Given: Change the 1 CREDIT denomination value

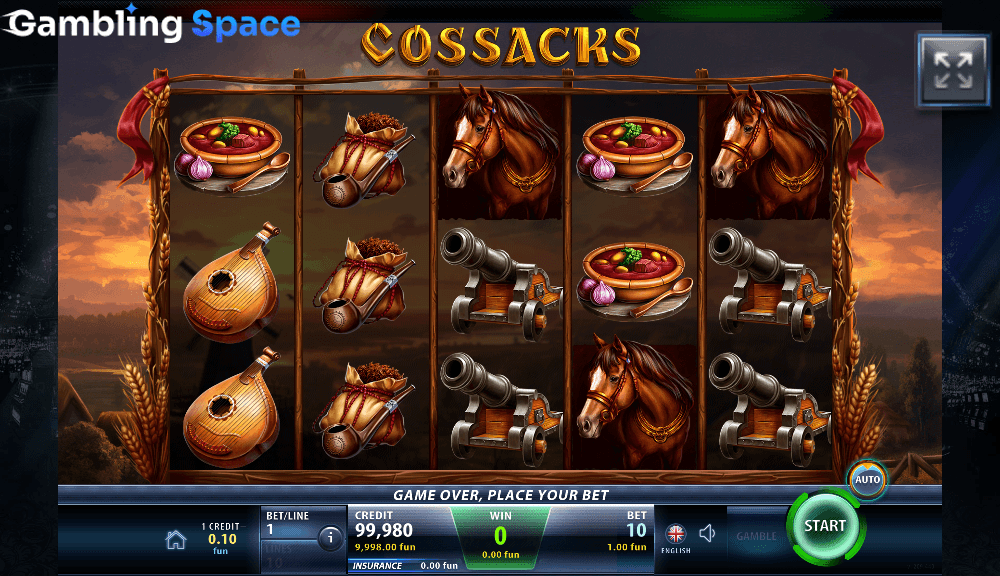Looking at the screenshot, I should point(220,539).
